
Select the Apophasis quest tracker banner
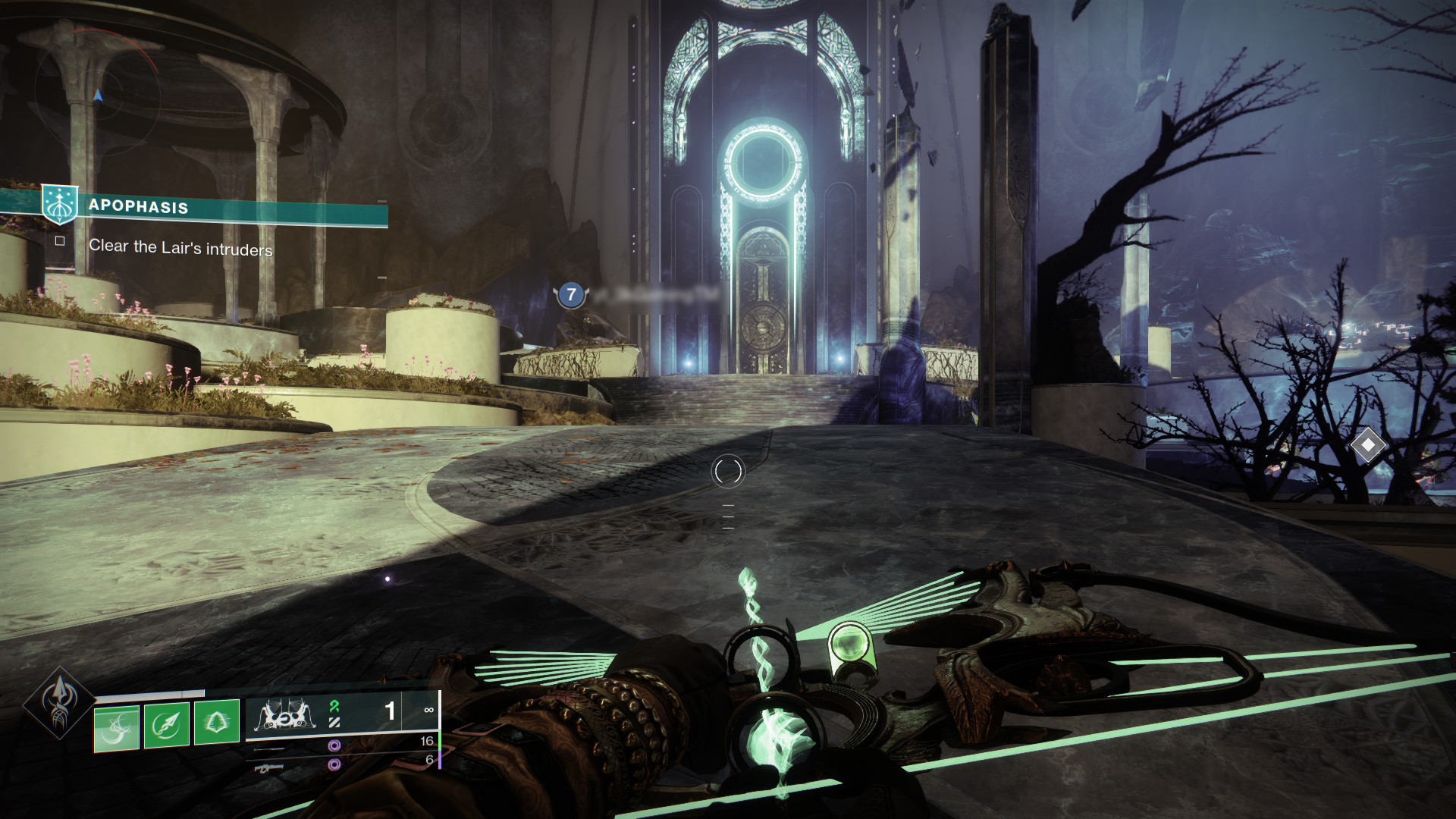[x=196, y=206]
